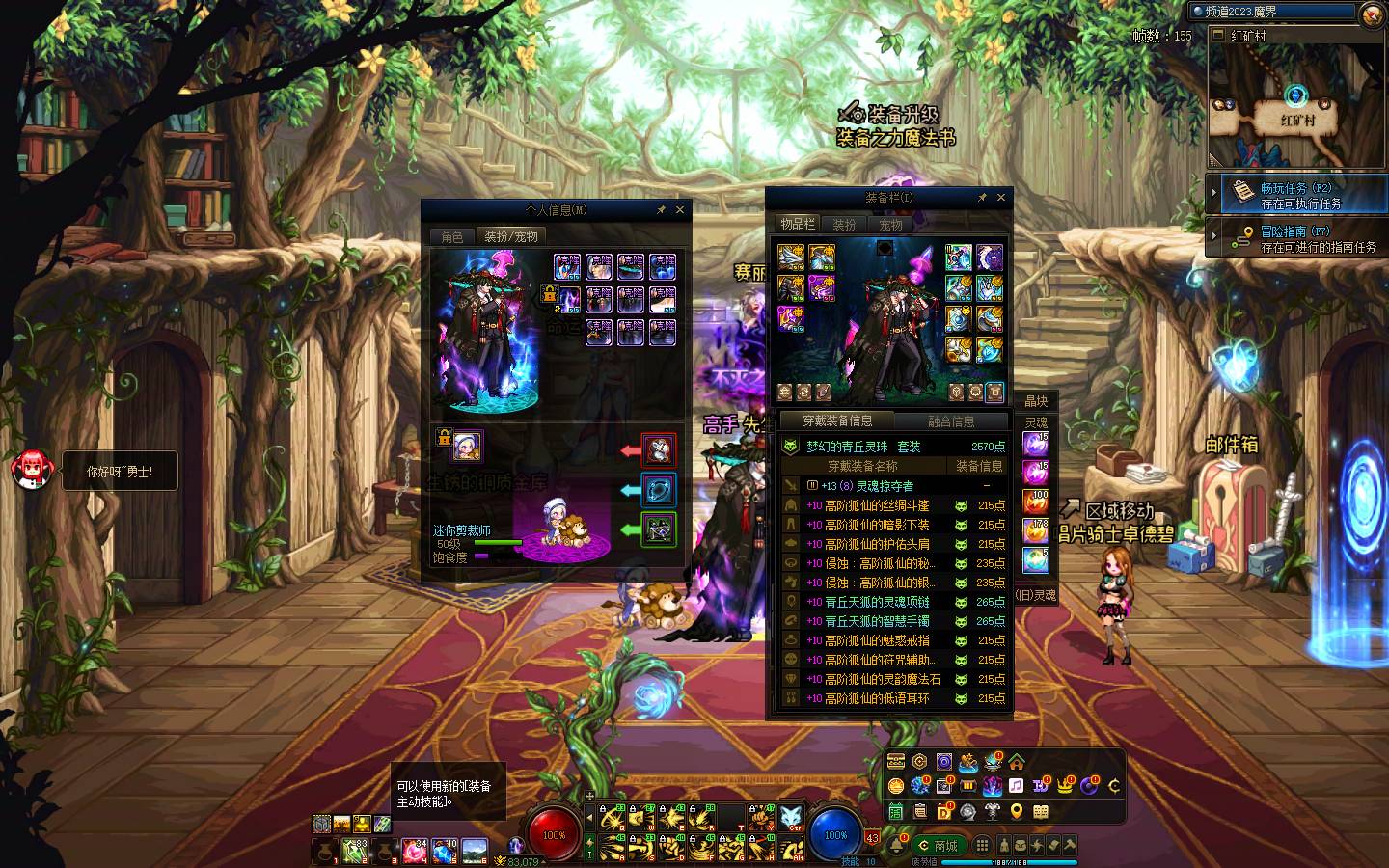Show the 融合信息 fusion info tab
The image size is (1389, 868).
coord(951,421)
